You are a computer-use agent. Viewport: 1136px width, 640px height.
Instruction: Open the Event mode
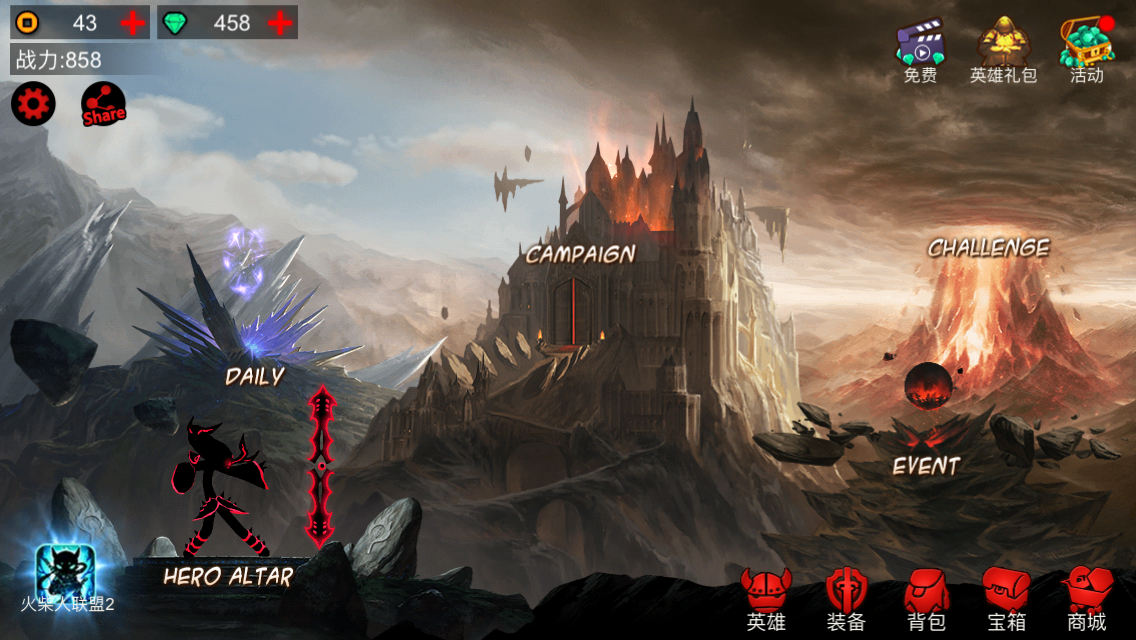point(926,465)
